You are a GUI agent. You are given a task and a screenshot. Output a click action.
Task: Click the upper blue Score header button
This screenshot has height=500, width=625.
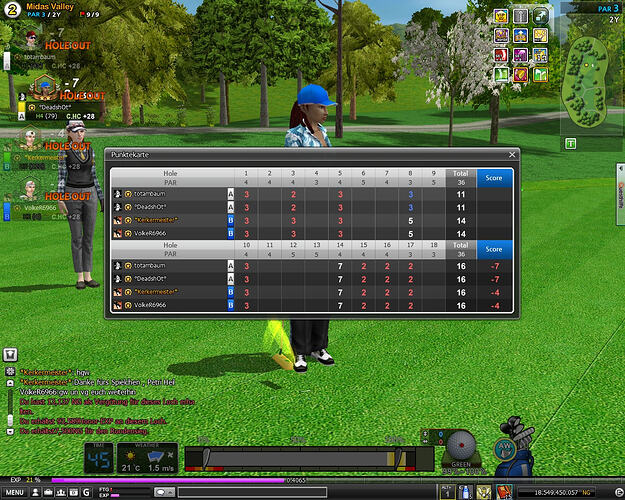coord(494,177)
